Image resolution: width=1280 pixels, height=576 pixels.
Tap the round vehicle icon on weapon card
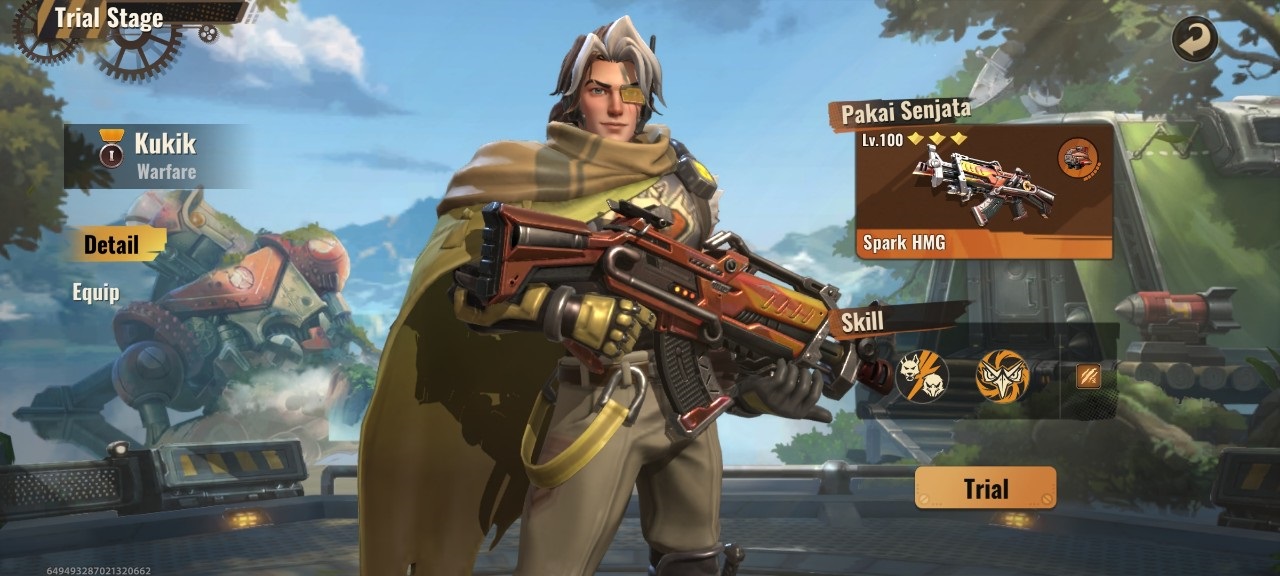click(1078, 158)
